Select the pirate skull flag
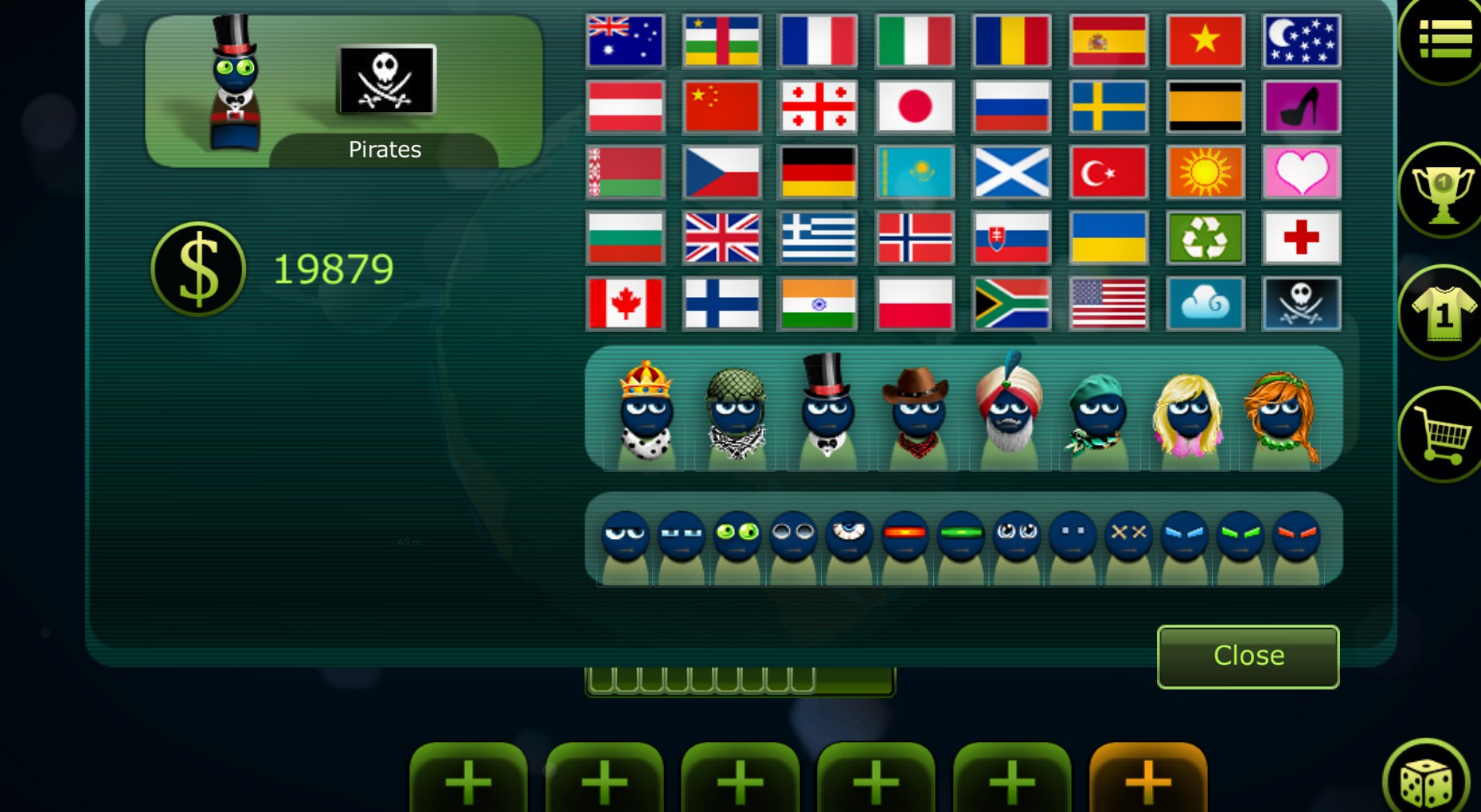 coord(1302,303)
